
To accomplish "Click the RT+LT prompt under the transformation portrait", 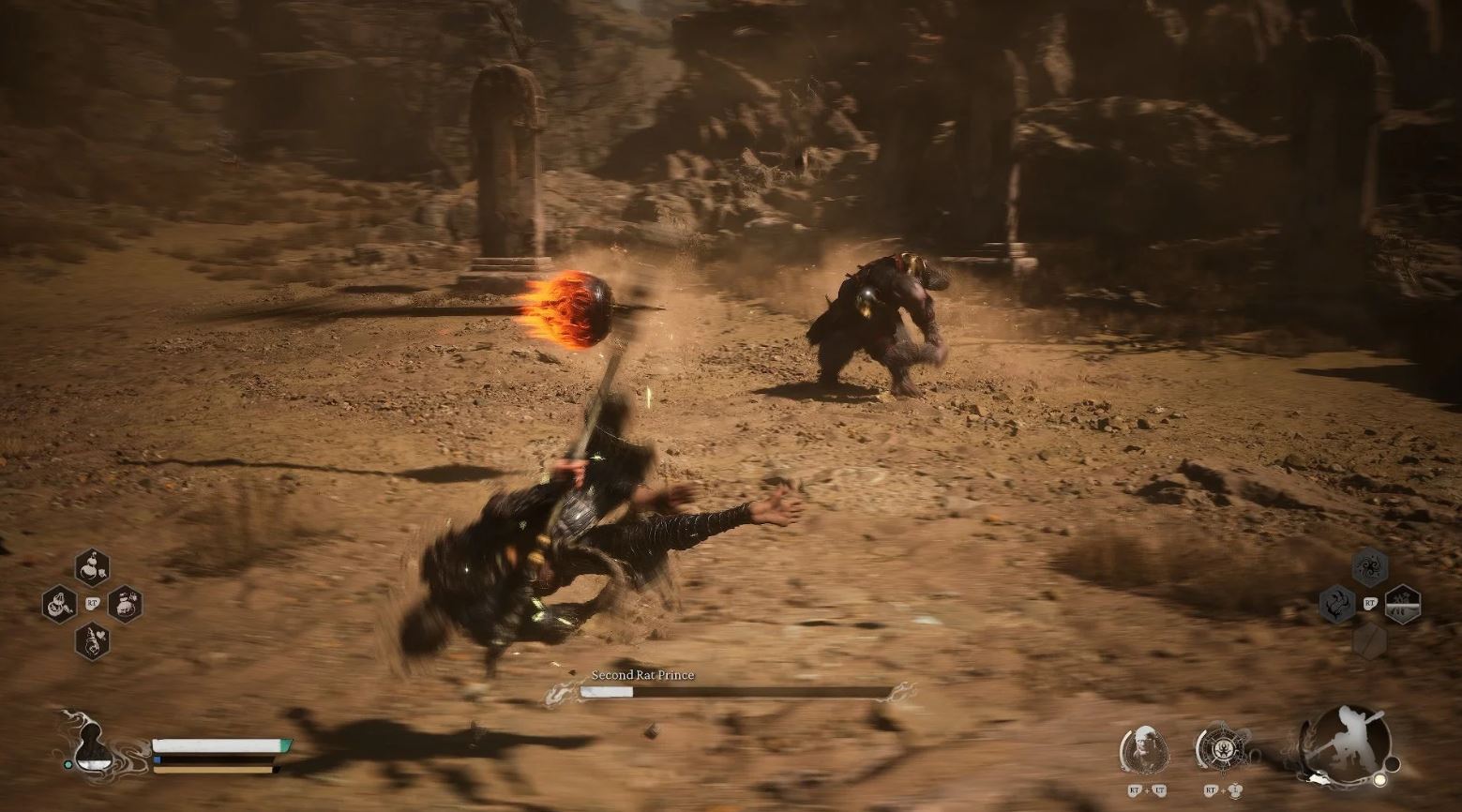I will [1146, 790].
